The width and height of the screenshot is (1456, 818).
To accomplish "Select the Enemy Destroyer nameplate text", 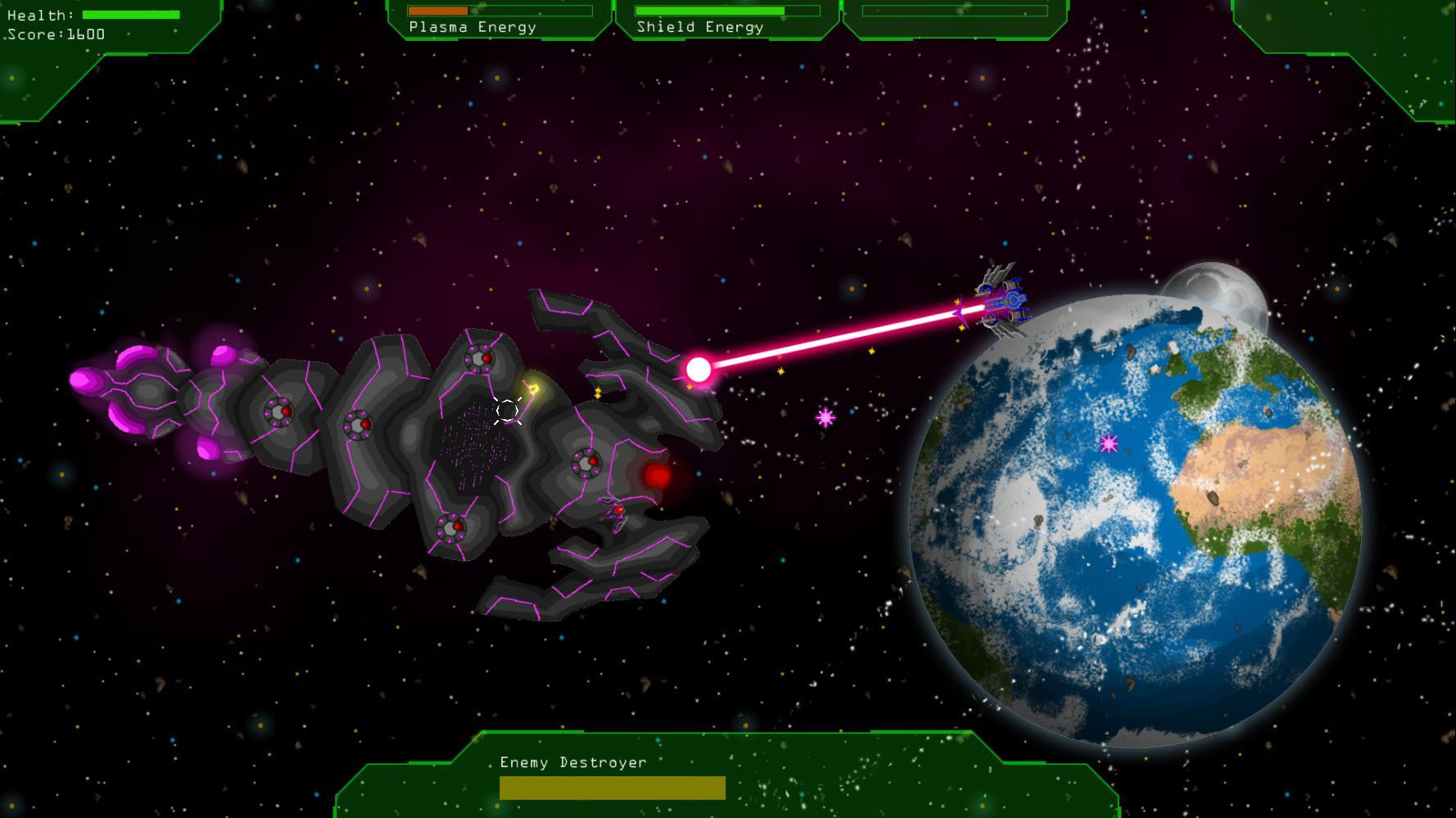I will [x=573, y=762].
